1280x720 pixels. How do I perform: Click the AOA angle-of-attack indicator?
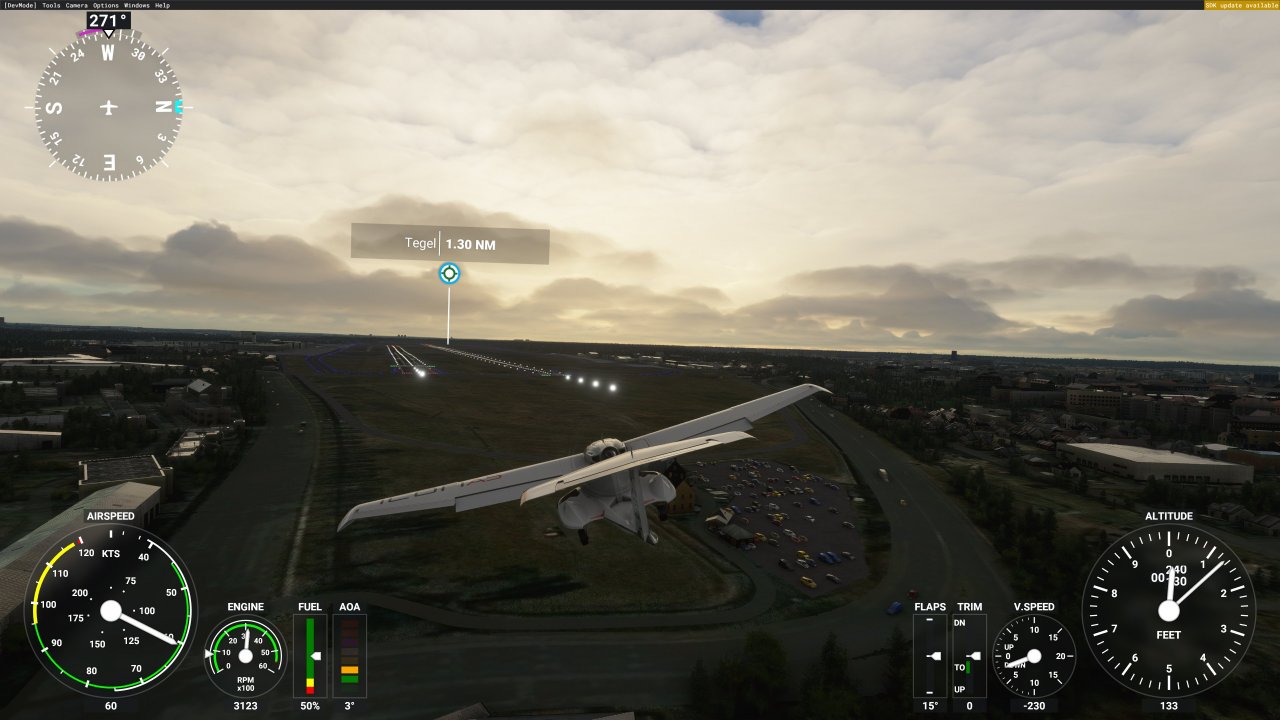pyautogui.click(x=349, y=655)
